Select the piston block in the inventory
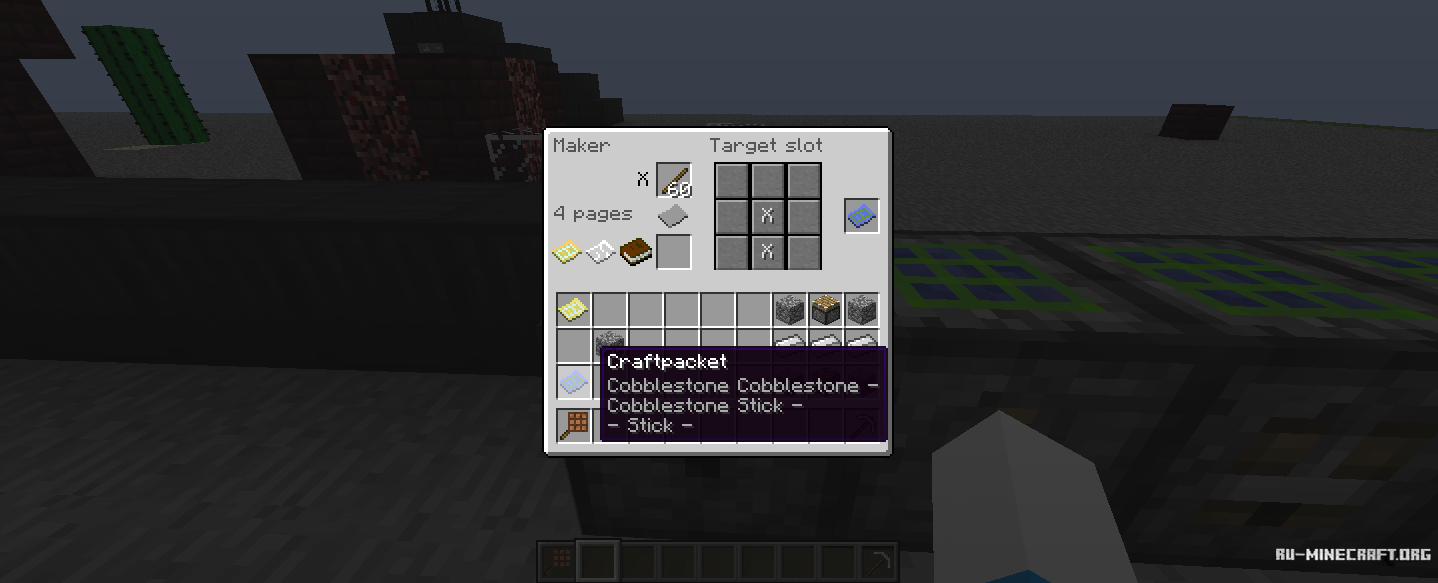 825,310
